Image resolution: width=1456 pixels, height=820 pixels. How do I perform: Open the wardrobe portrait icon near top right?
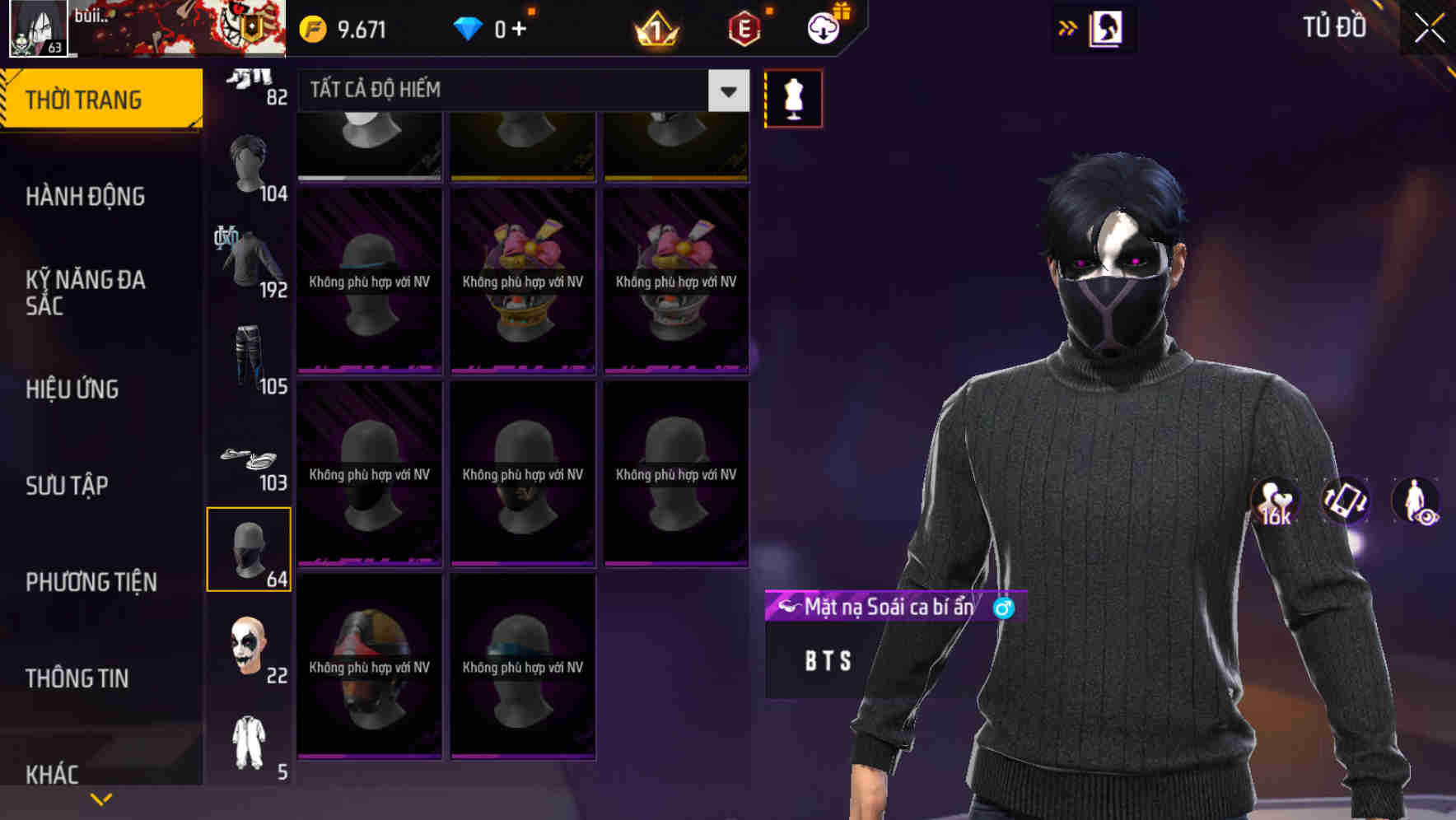pos(1105,26)
